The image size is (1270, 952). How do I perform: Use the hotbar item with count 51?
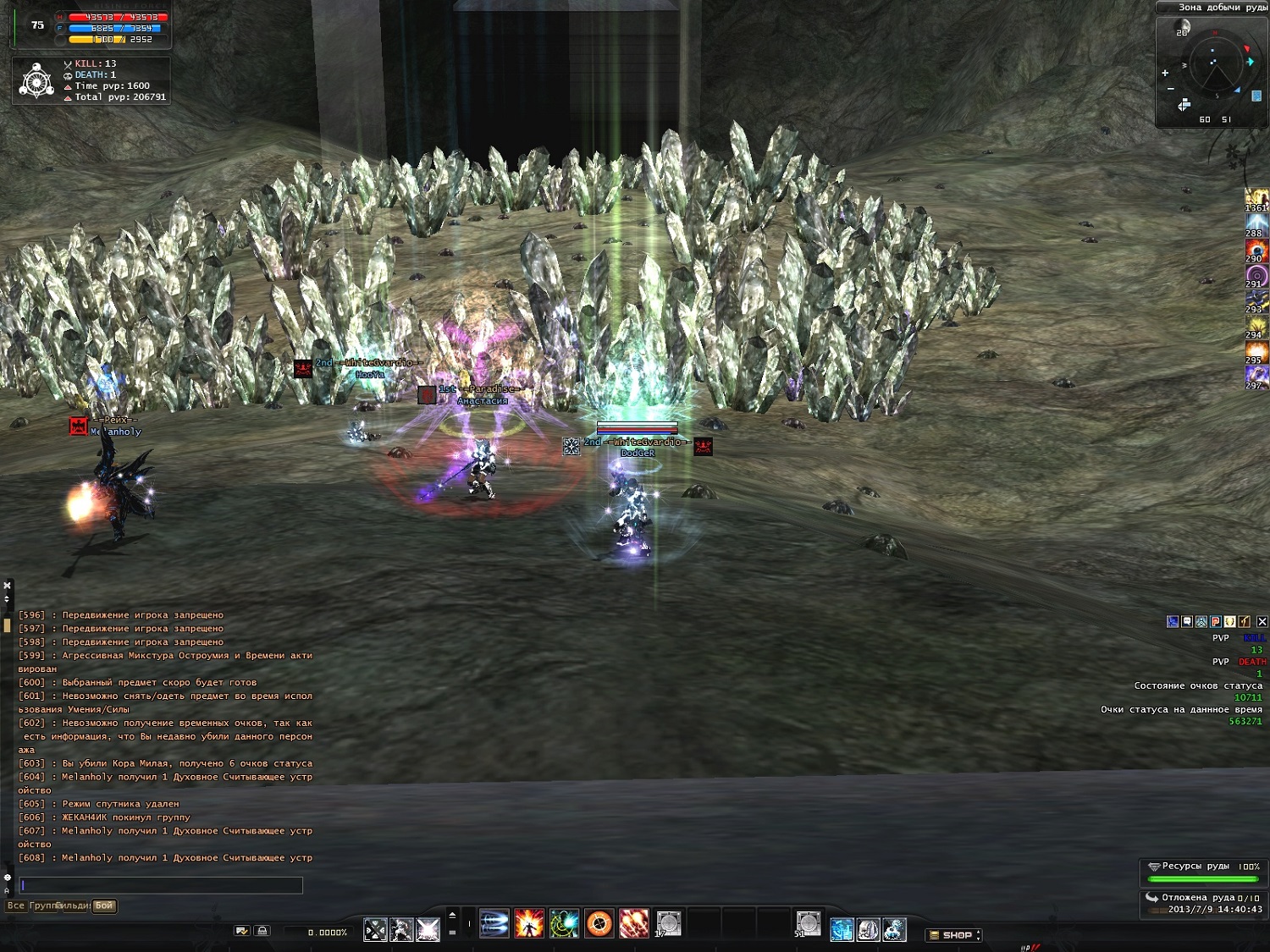pyautogui.click(x=808, y=924)
